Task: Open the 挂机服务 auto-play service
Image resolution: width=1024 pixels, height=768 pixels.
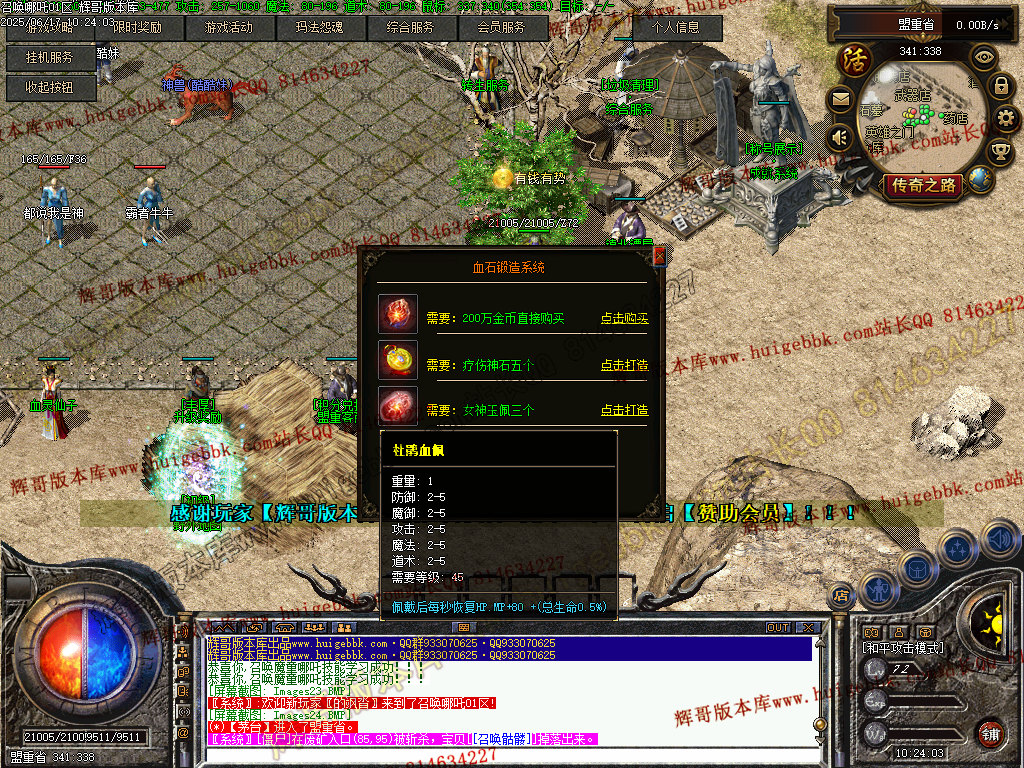Action: 51,58
